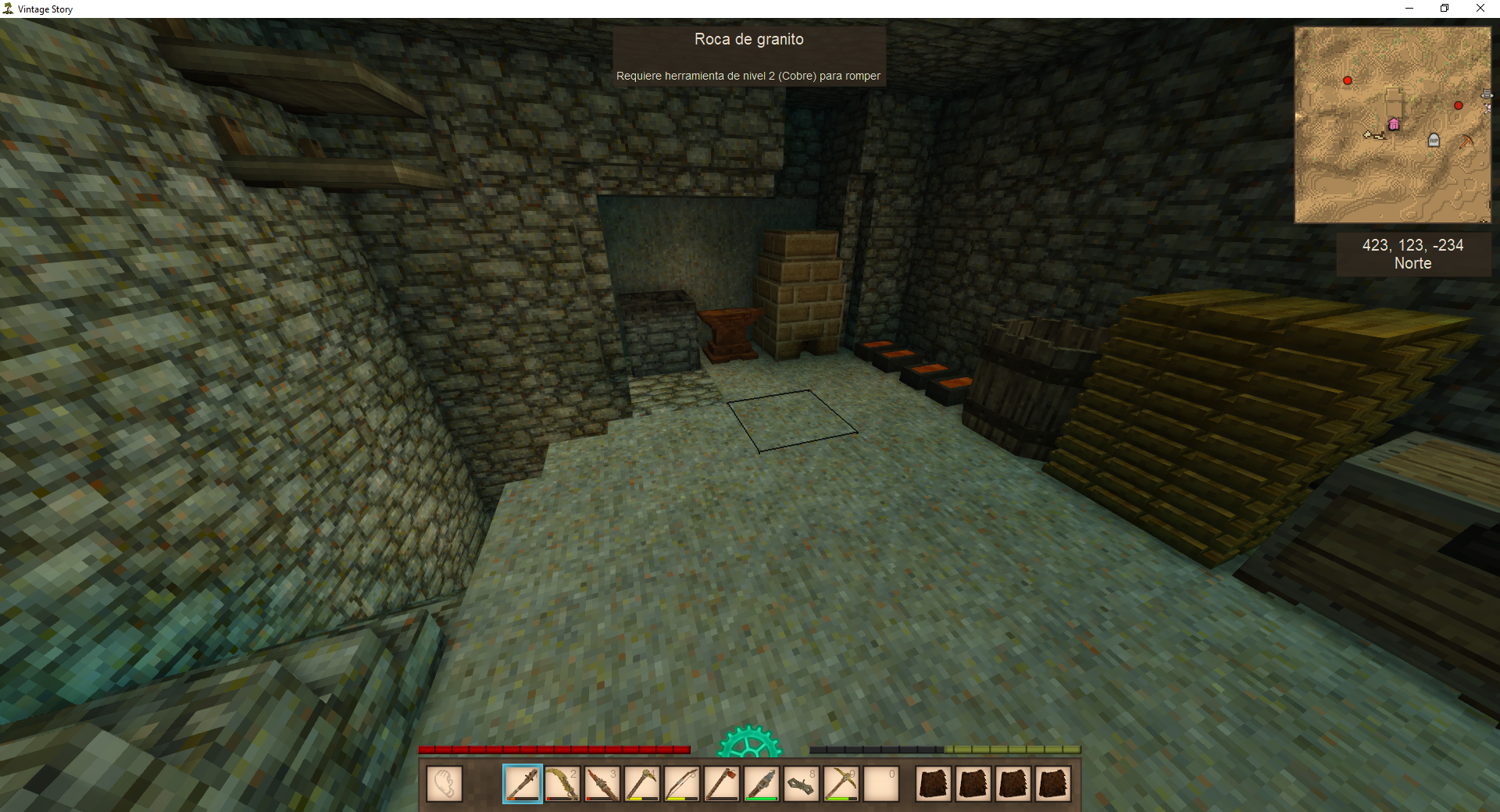Minimize the Vintage Story window
The width and height of the screenshot is (1500, 812).
tap(1409, 9)
